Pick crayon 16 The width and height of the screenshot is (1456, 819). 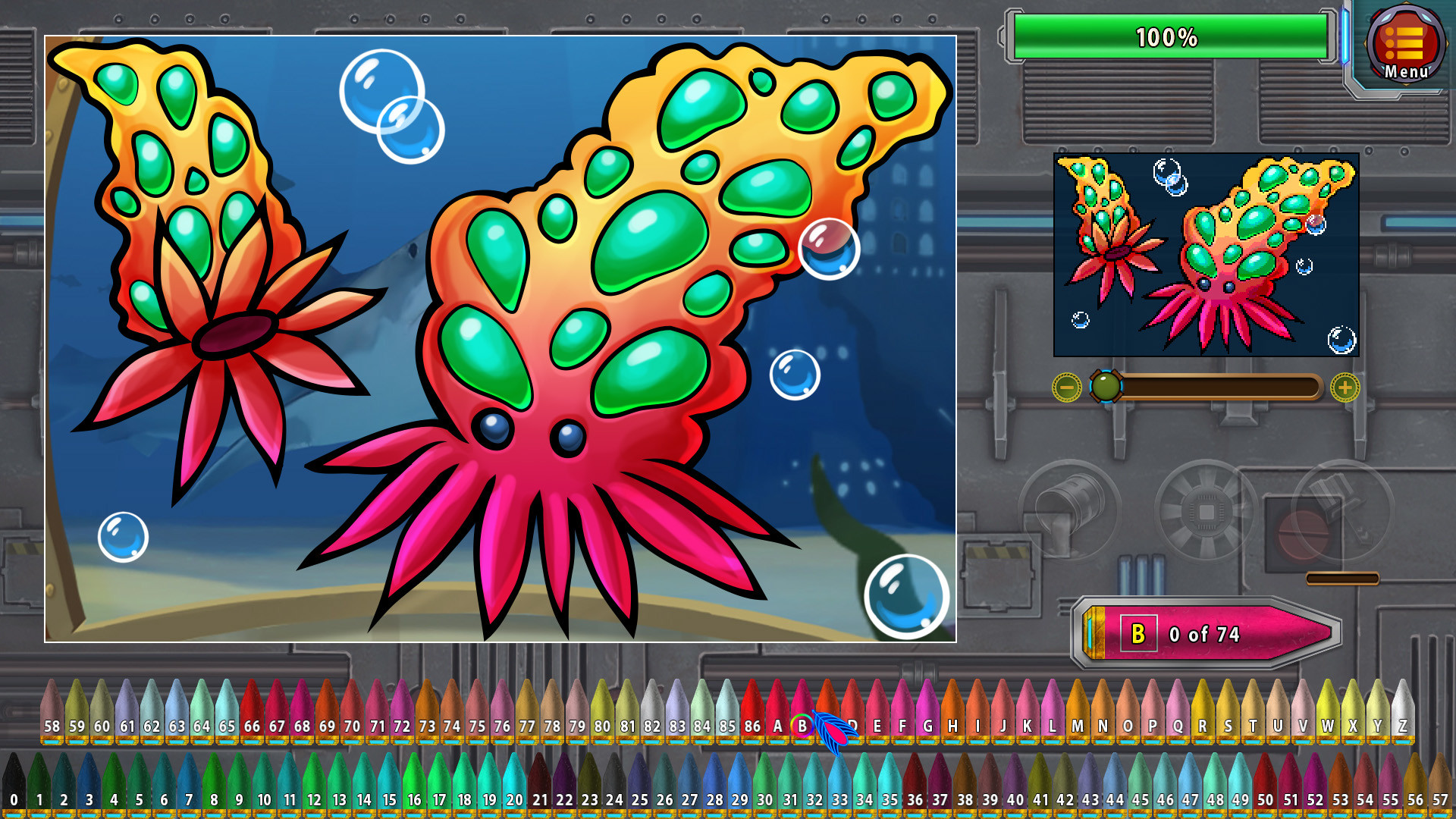415,798
